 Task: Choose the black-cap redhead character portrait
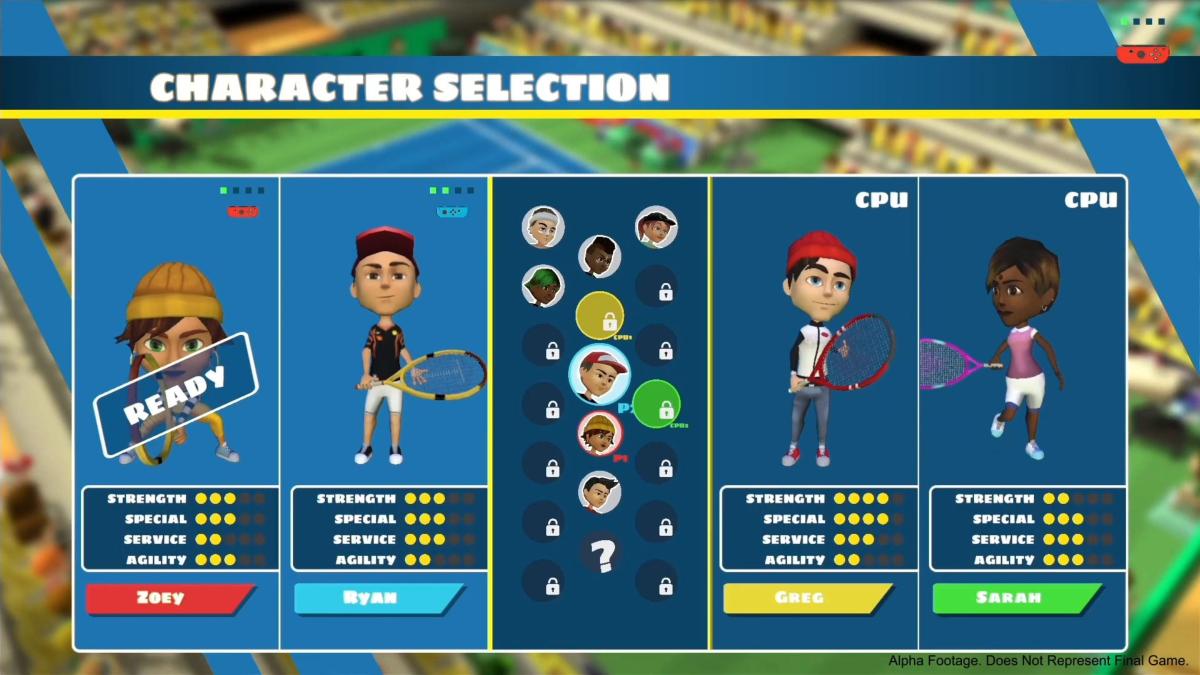click(656, 227)
